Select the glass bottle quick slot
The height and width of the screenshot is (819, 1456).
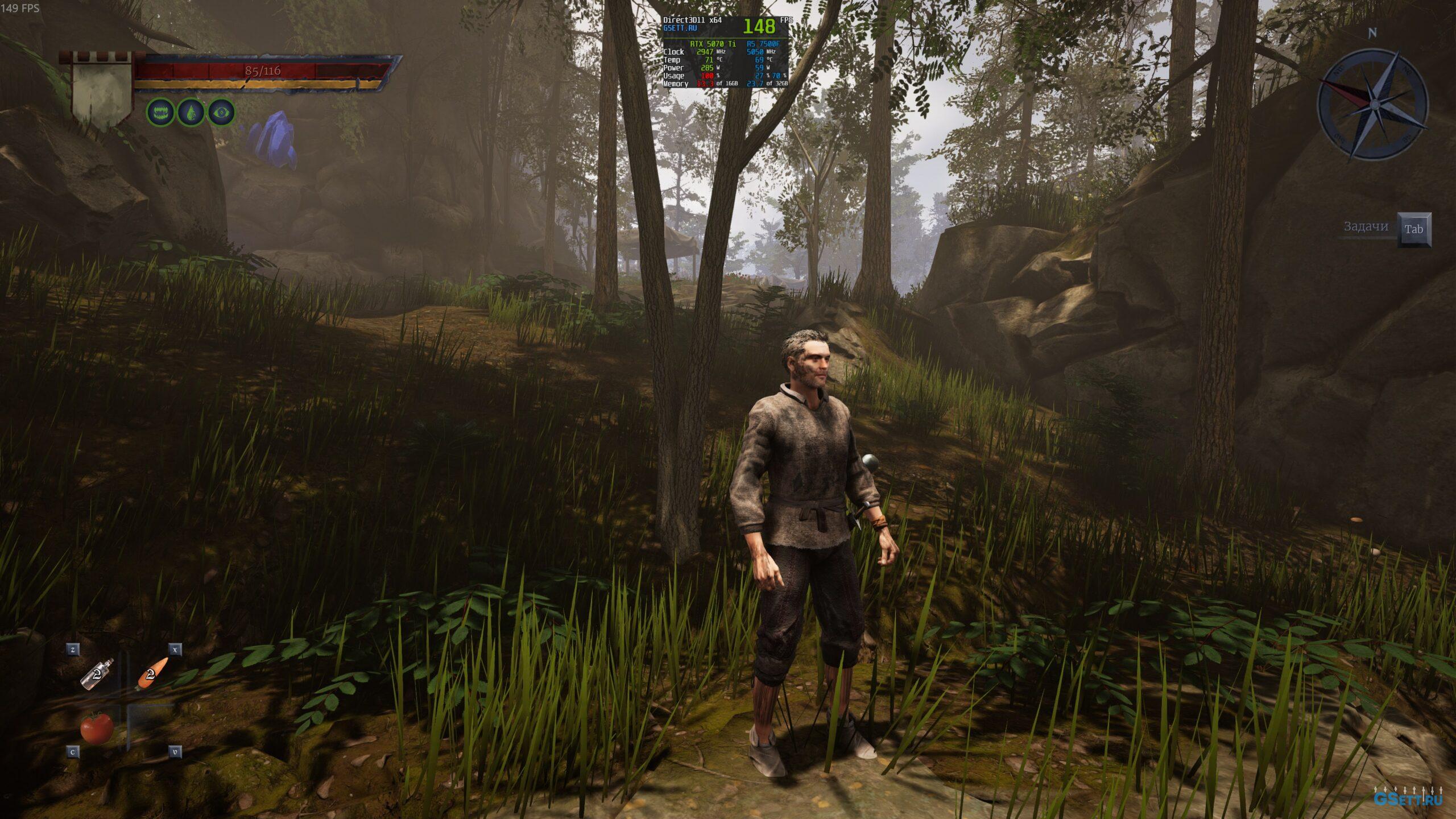(x=97, y=675)
